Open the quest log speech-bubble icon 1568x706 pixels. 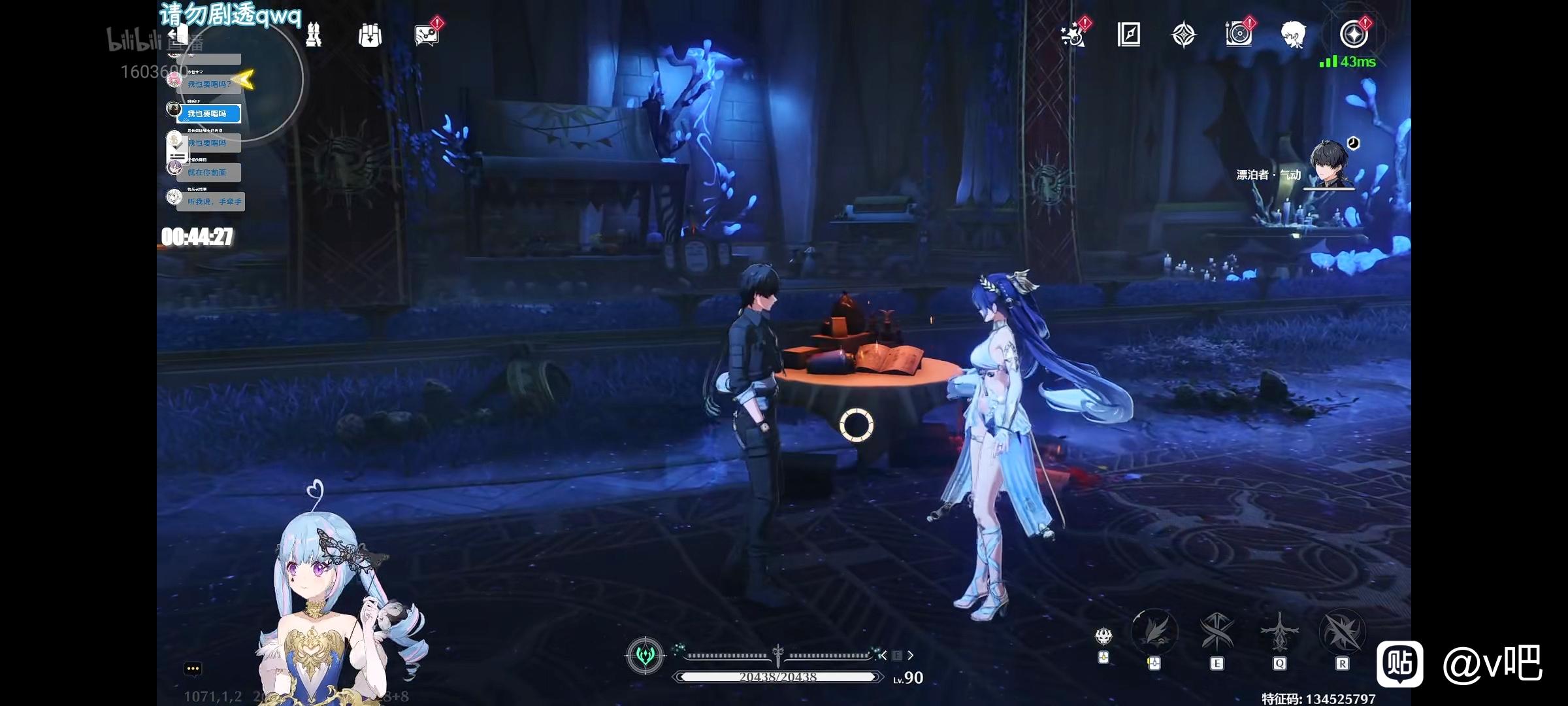pyautogui.click(x=427, y=35)
